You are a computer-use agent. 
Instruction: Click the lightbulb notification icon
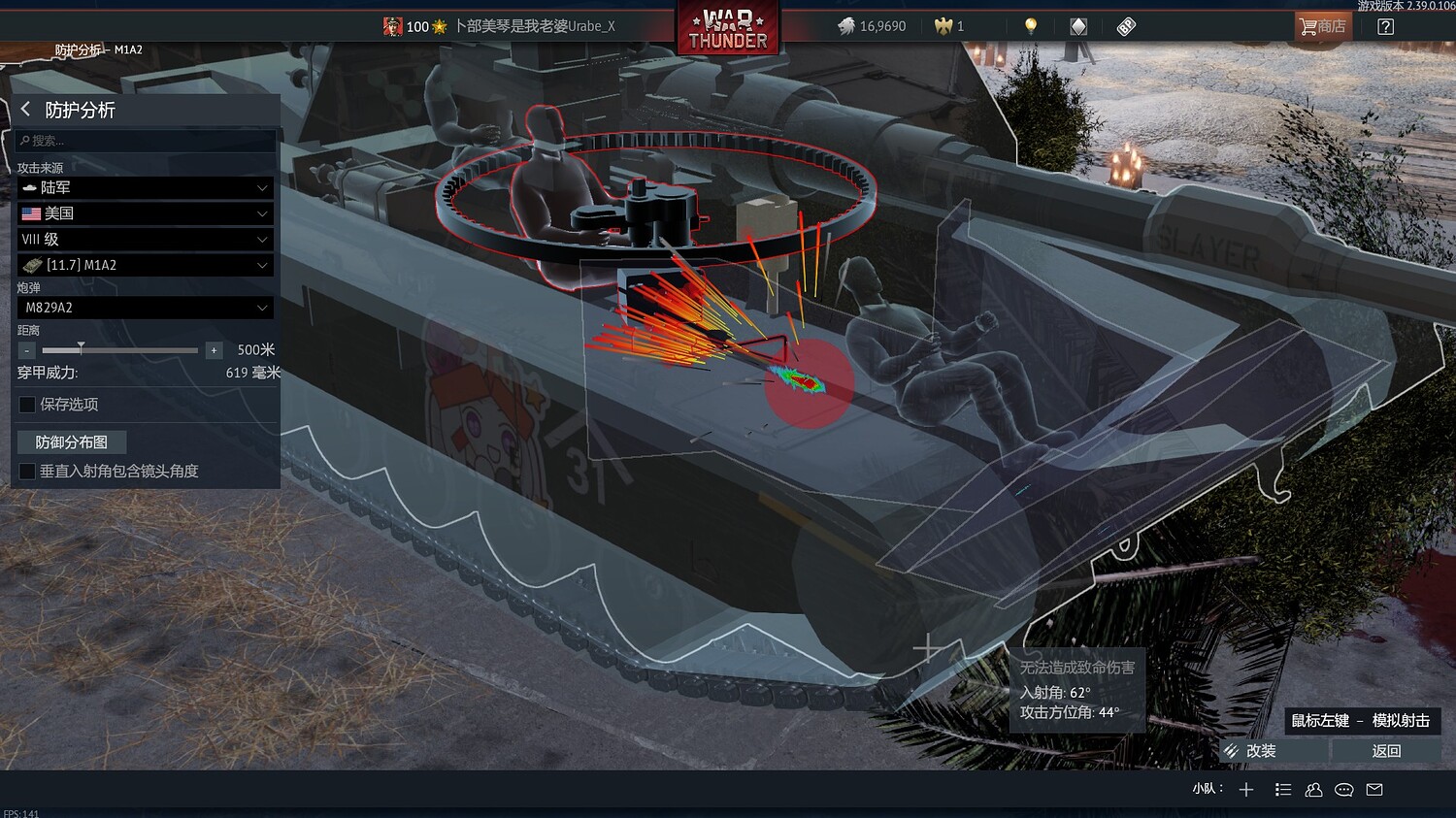1030,26
